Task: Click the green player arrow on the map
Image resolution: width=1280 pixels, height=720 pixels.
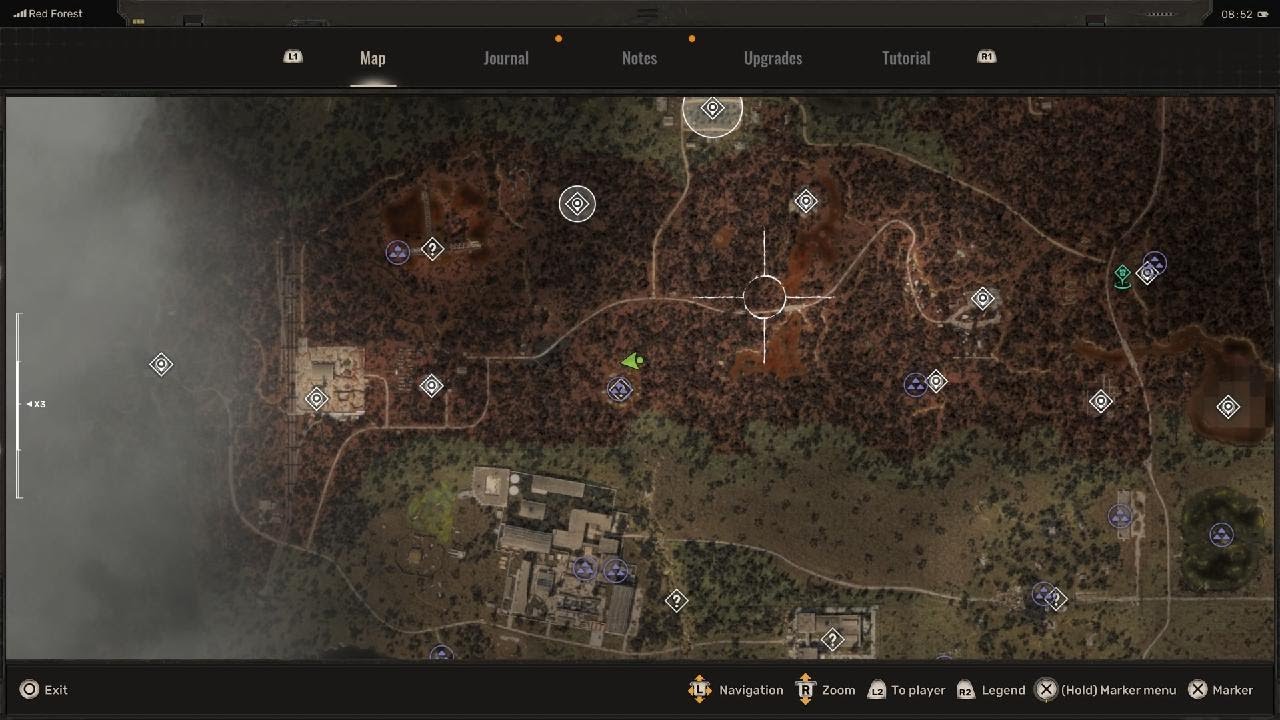Action: [632, 361]
